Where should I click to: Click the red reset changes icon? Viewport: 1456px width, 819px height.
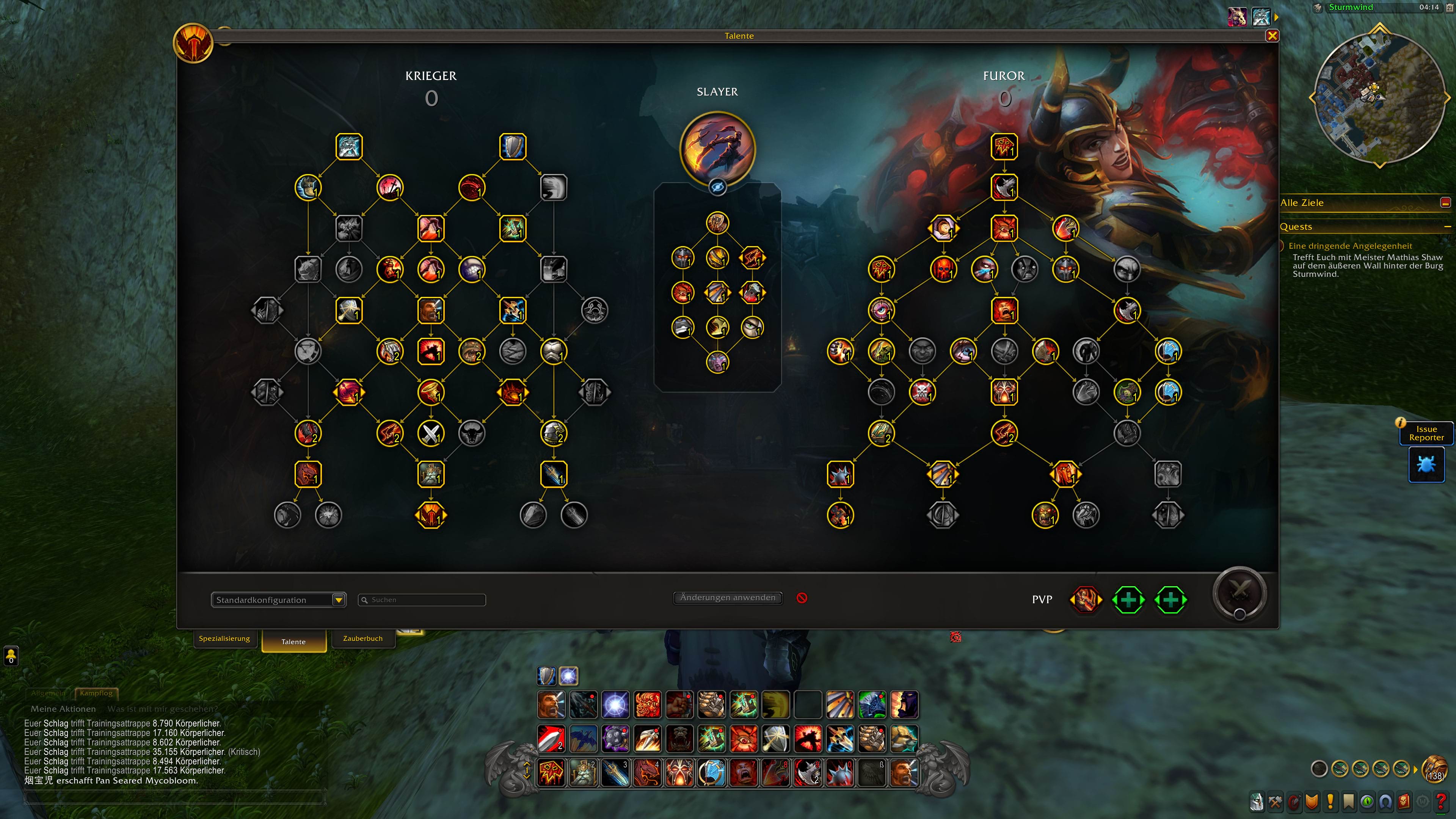pyautogui.click(x=802, y=598)
